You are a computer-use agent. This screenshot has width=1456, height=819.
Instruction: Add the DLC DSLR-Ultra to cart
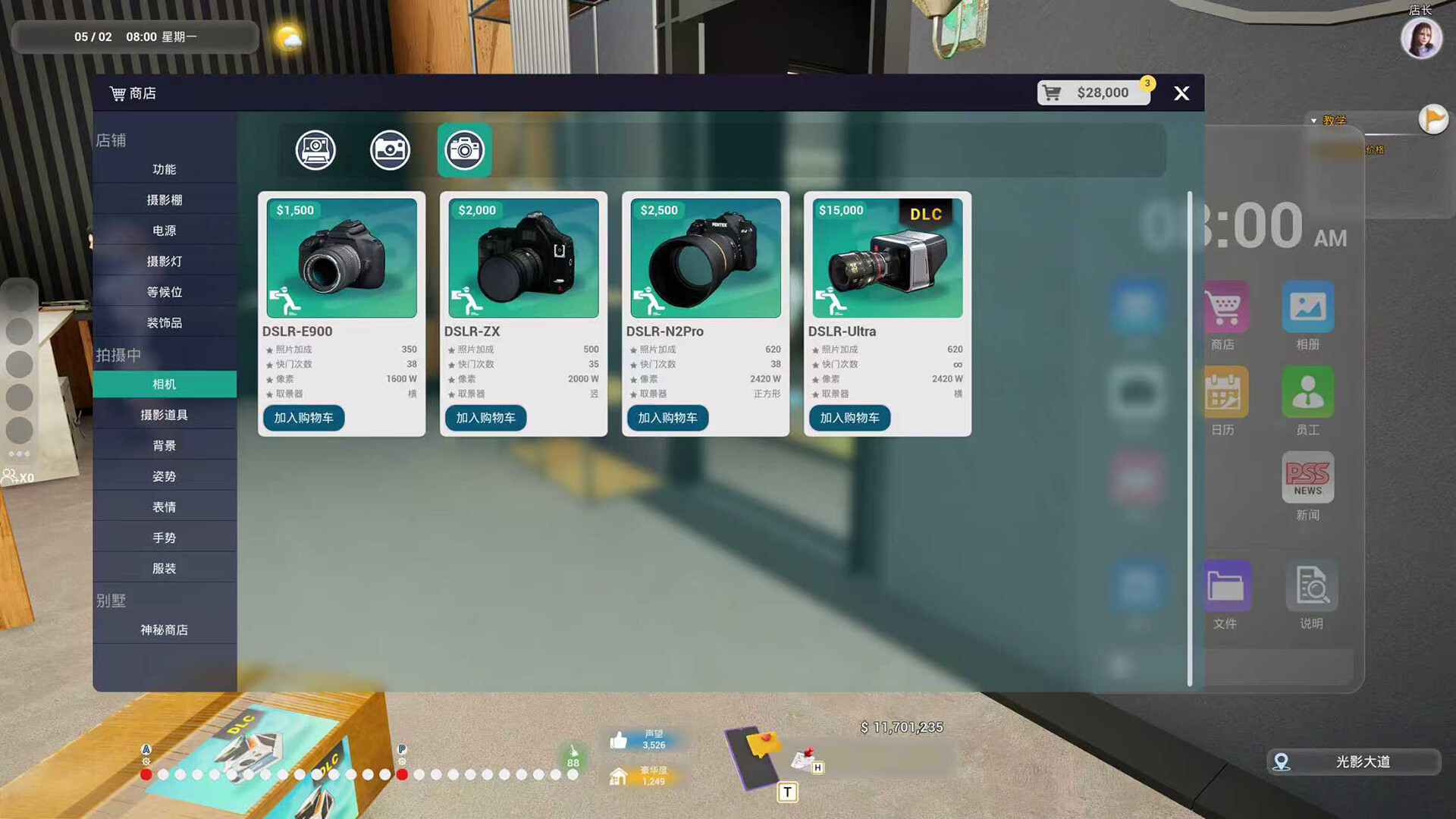(x=849, y=418)
